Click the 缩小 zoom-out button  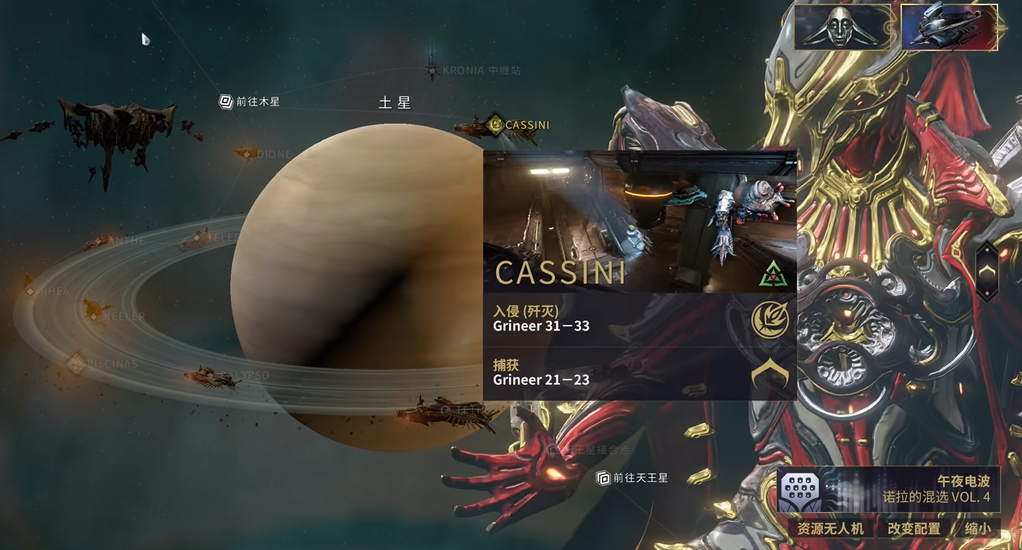(979, 528)
